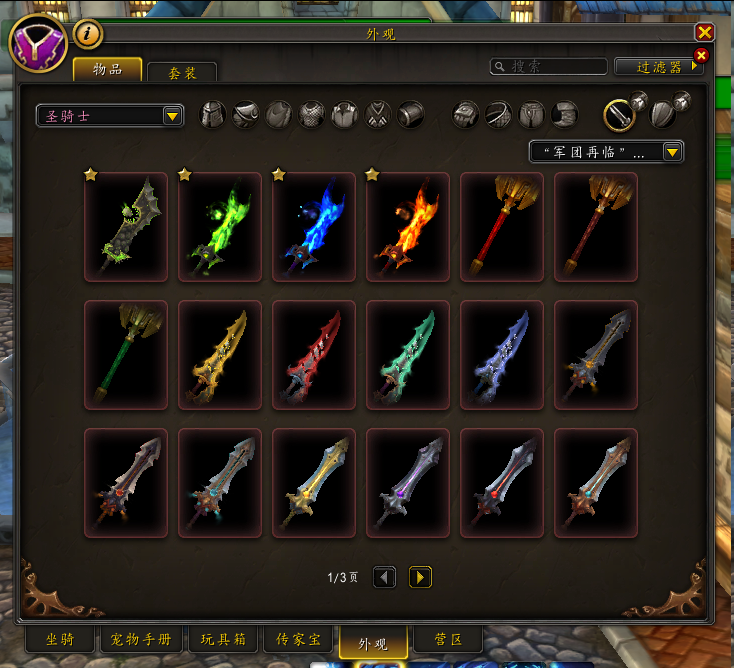Select the green flaming sword appearance
The image size is (734, 668).
click(220, 227)
